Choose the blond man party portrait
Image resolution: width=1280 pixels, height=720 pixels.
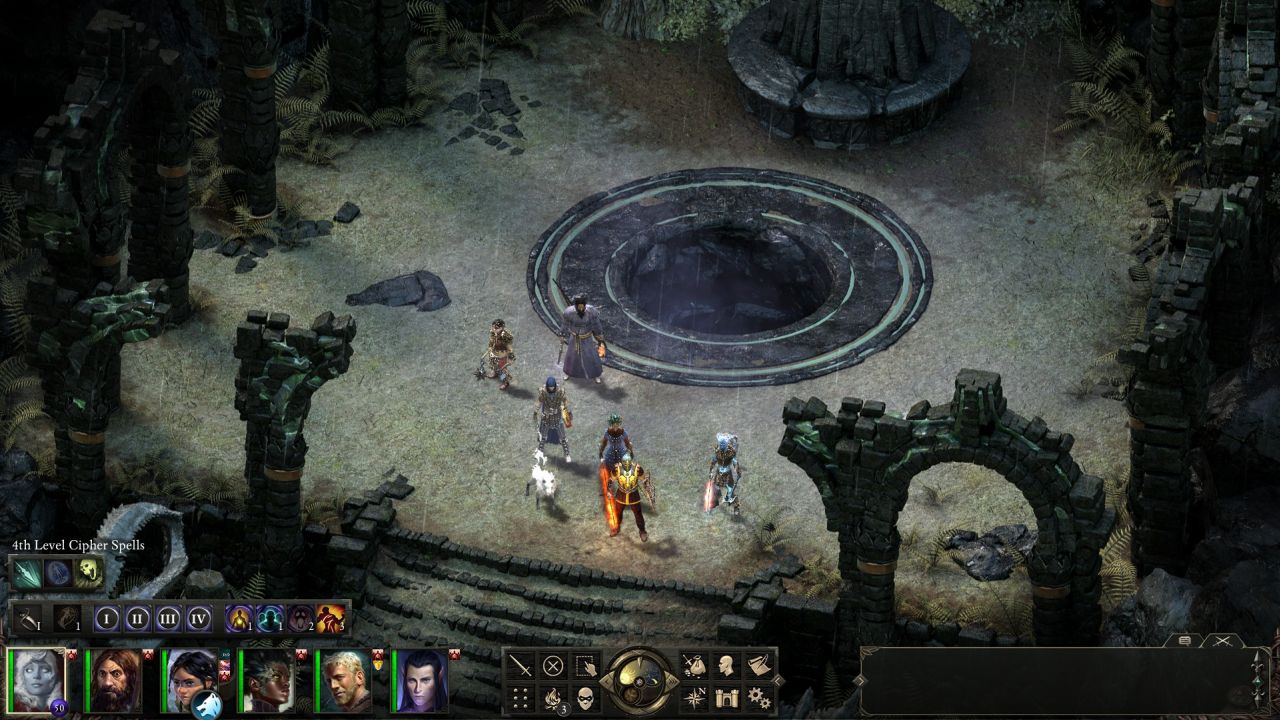click(343, 680)
